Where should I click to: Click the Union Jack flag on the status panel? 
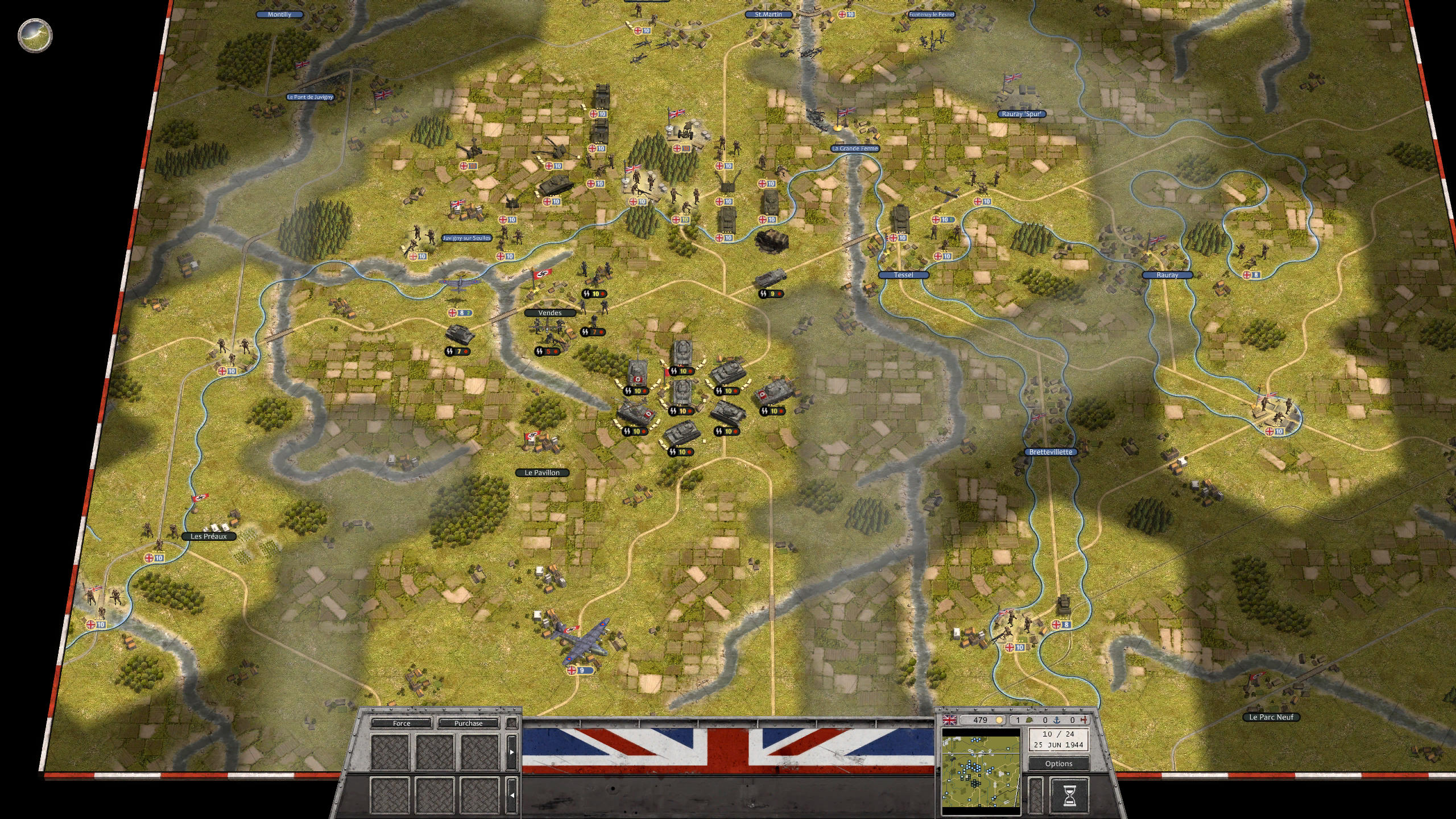coord(950,720)
